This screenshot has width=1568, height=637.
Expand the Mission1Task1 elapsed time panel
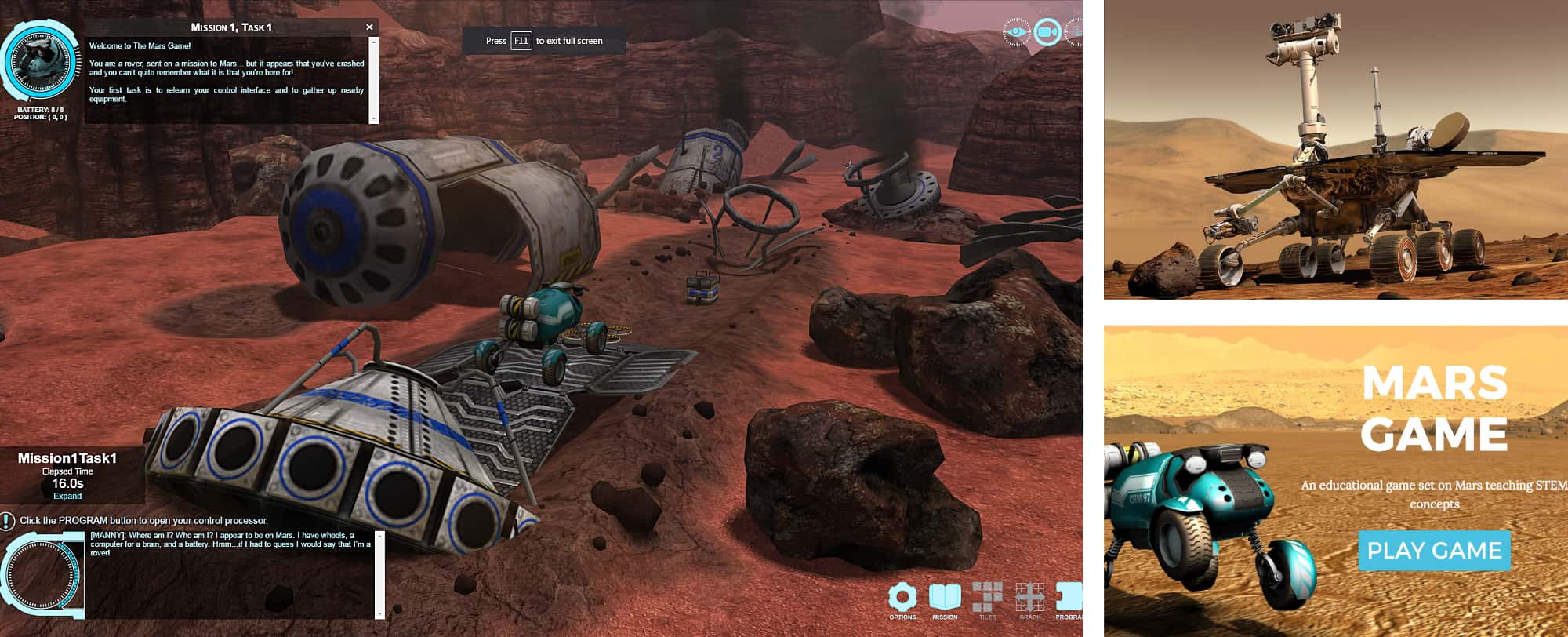(x=67, y=496)
